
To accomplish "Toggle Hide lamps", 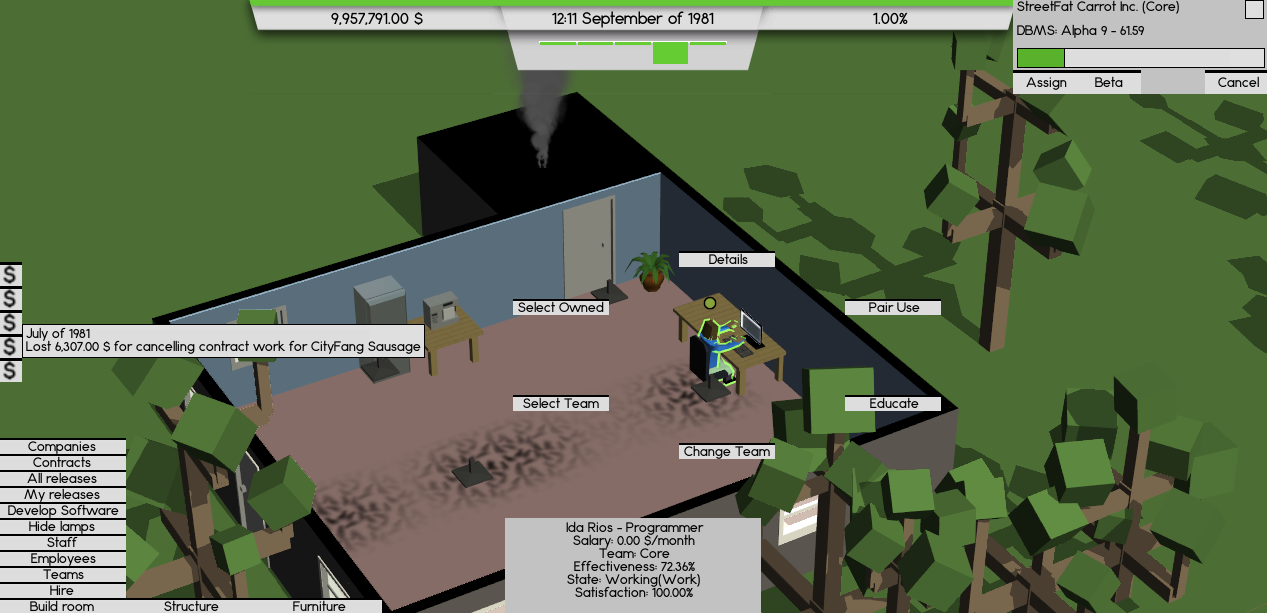I will [x=62, y=527].
